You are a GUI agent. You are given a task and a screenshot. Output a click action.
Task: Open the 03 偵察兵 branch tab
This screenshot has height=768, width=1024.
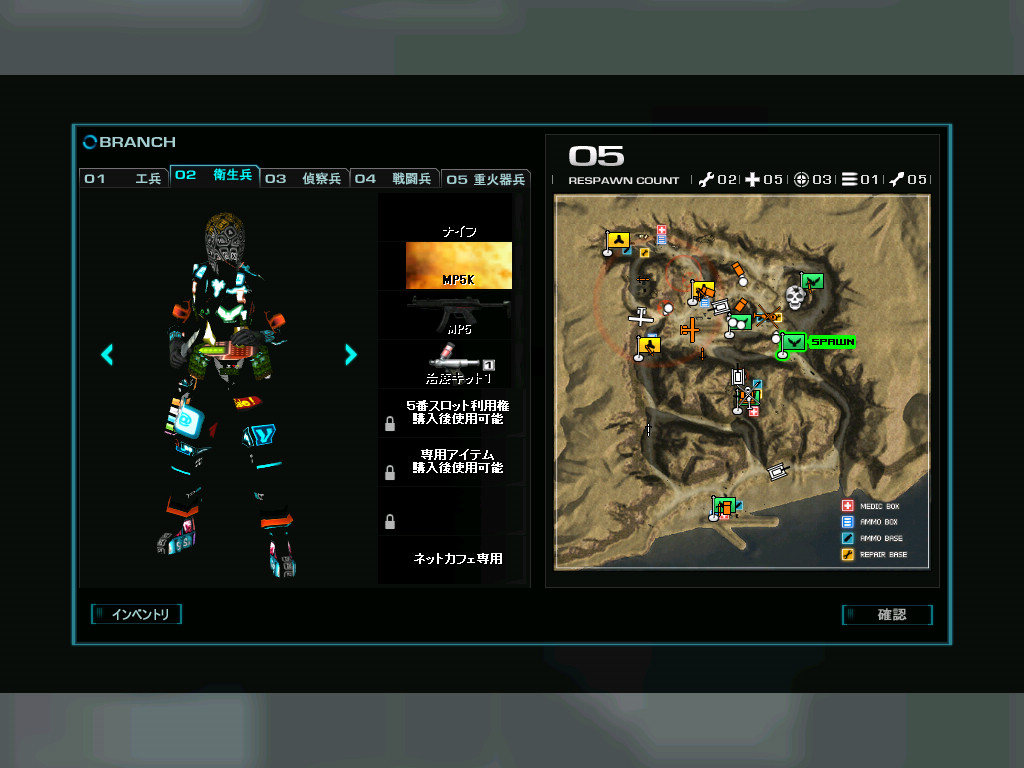pos(304,179)
